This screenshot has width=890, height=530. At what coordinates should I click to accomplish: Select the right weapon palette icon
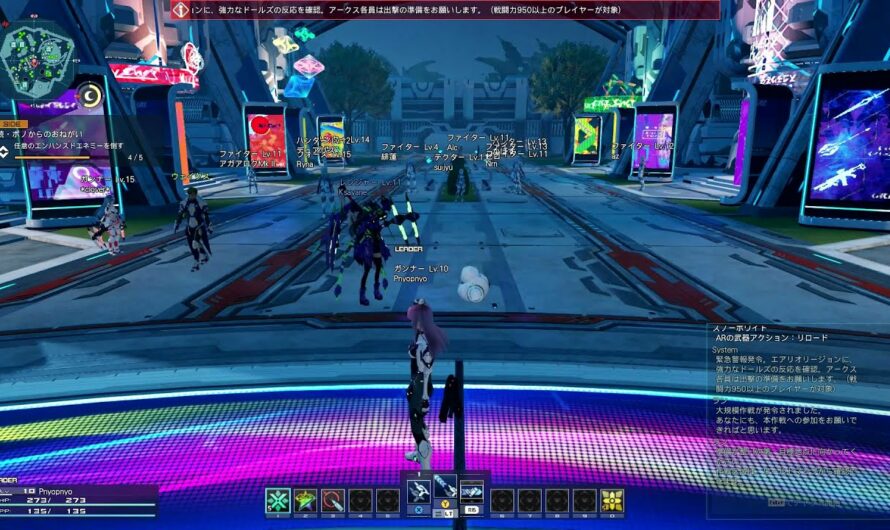[x=472, y=490]
